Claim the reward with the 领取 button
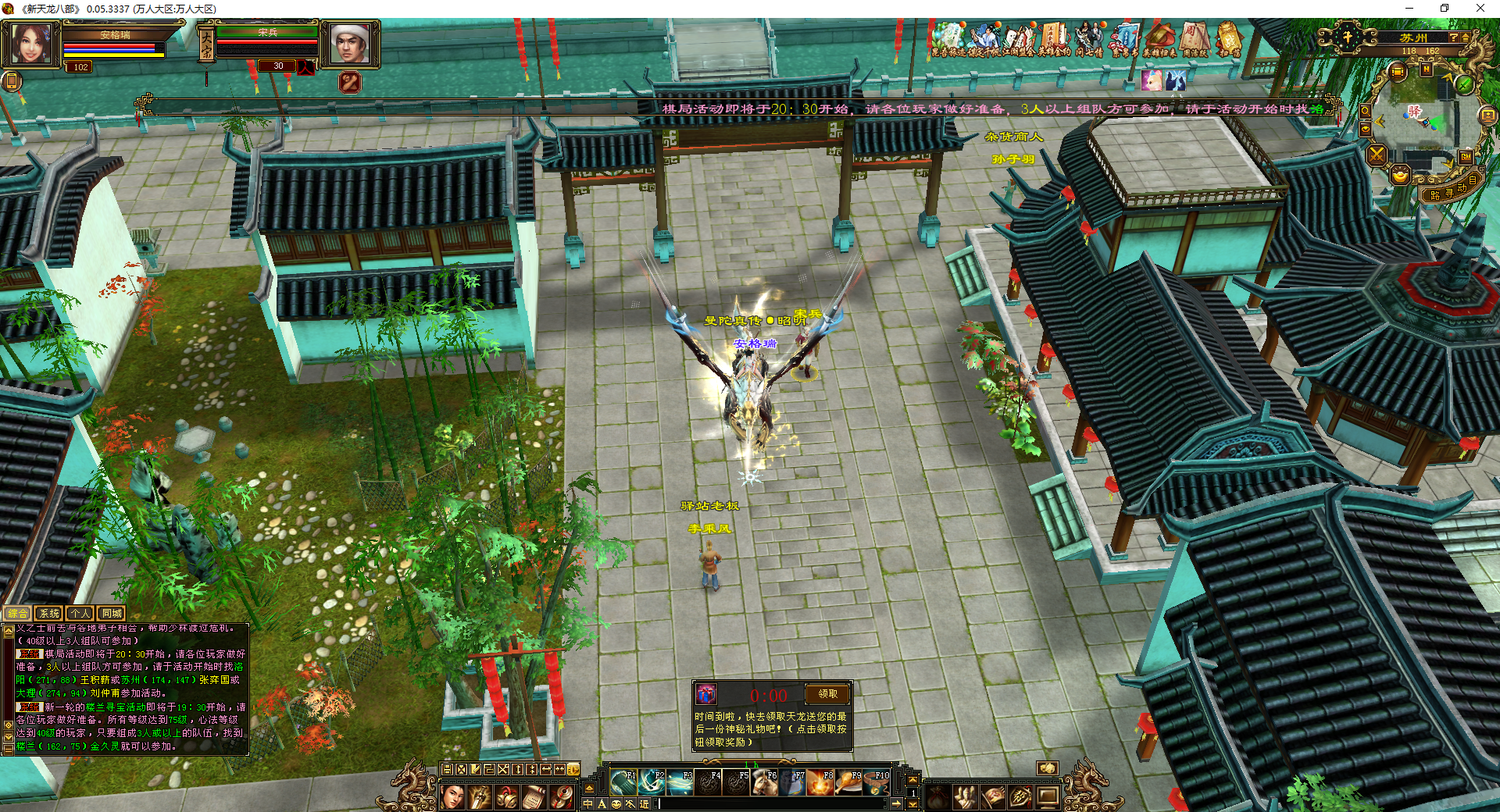Image resolution: width=1500 pixels, height=812 pixels. [827, 693]
